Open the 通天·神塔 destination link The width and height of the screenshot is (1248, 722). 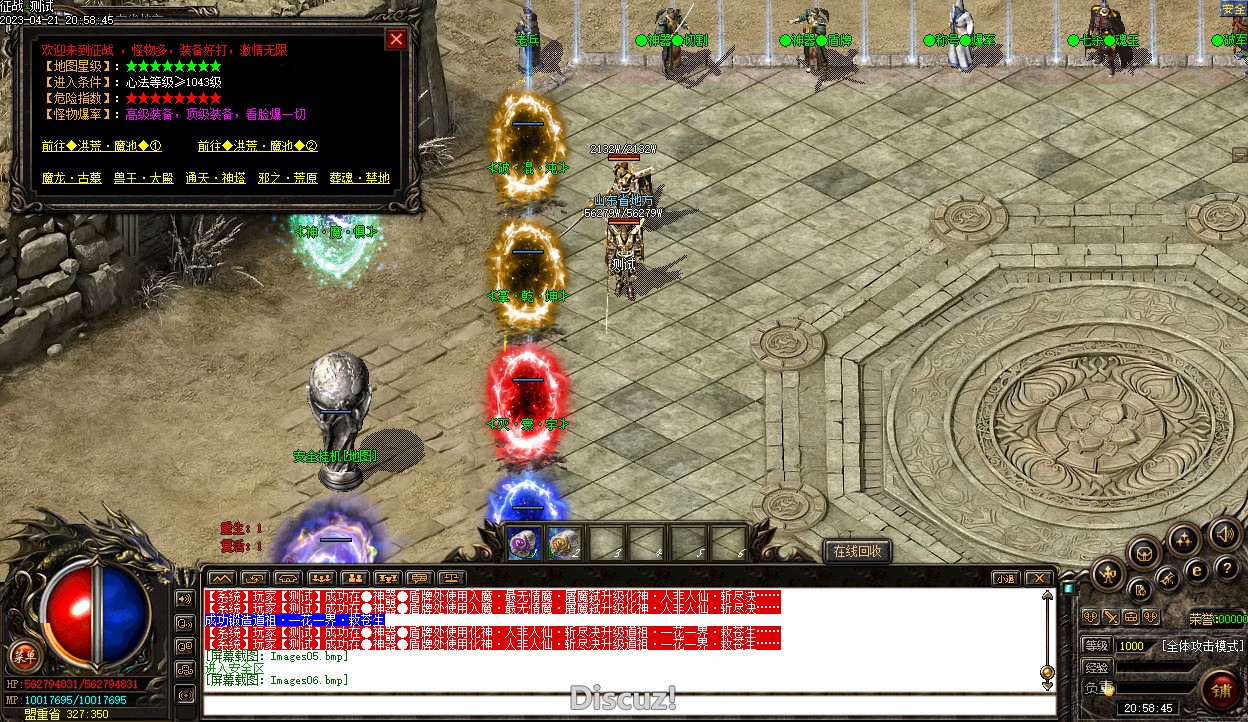[x=215, y=178]
